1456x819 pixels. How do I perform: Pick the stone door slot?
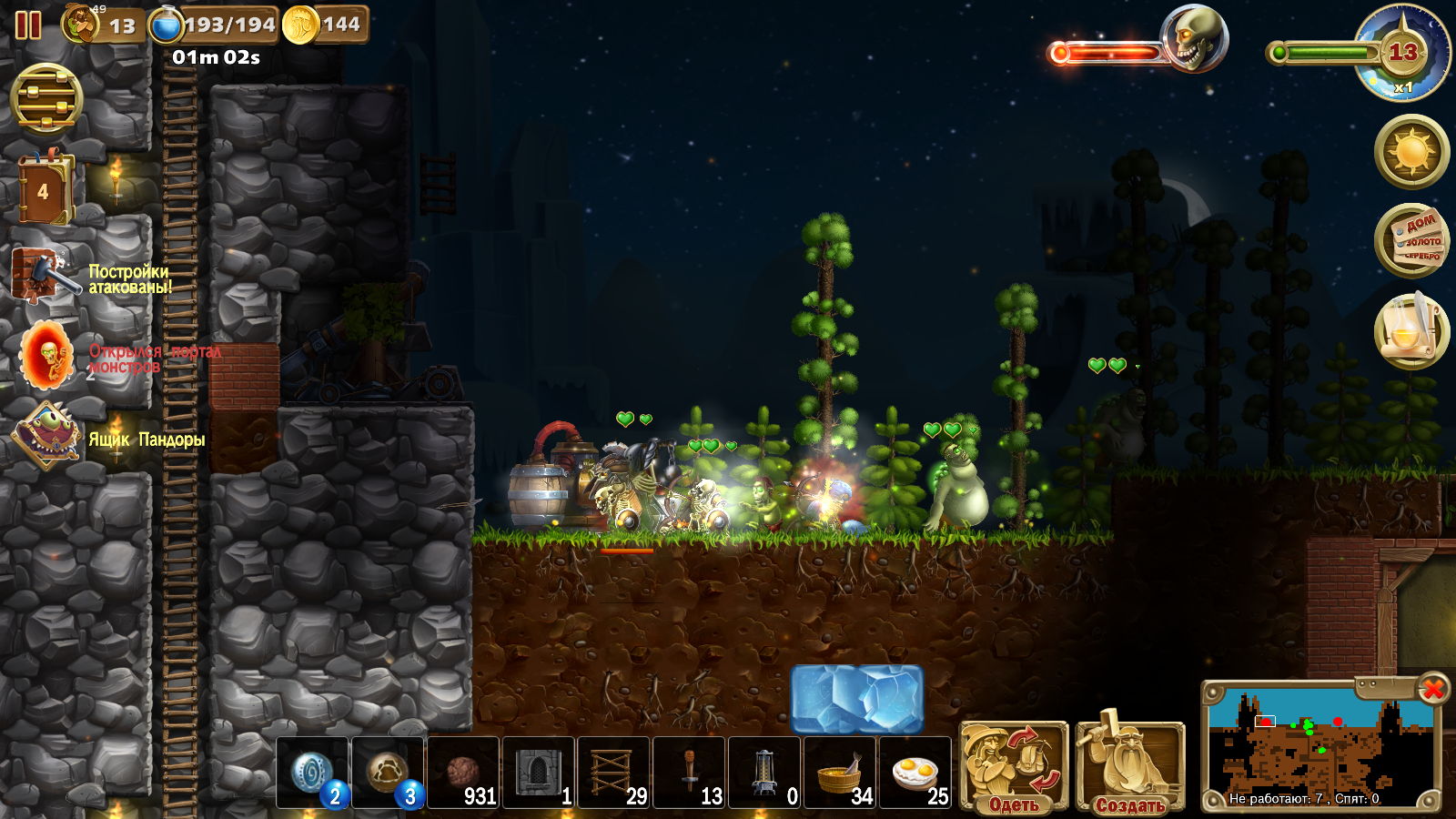[x=538, y=773]
